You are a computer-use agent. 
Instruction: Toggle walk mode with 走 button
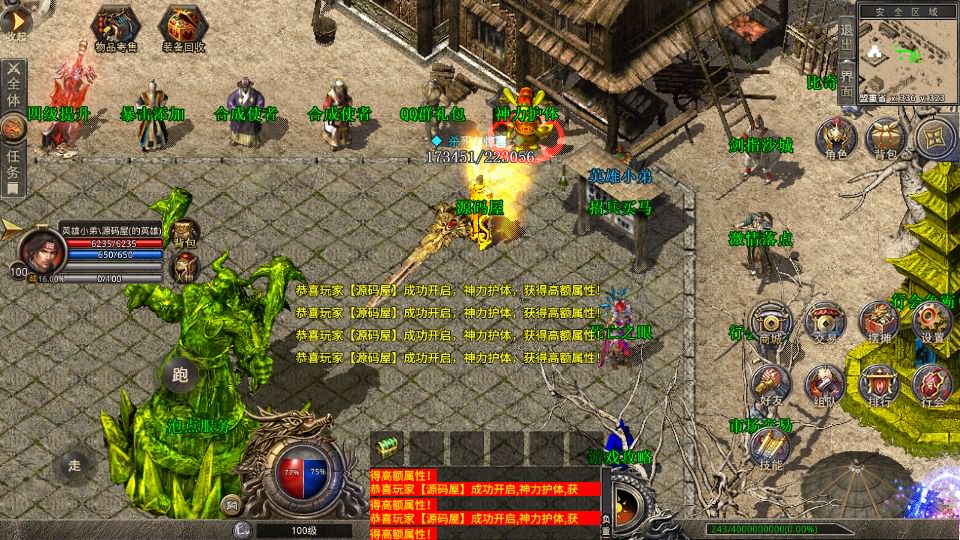click(73, 464)
